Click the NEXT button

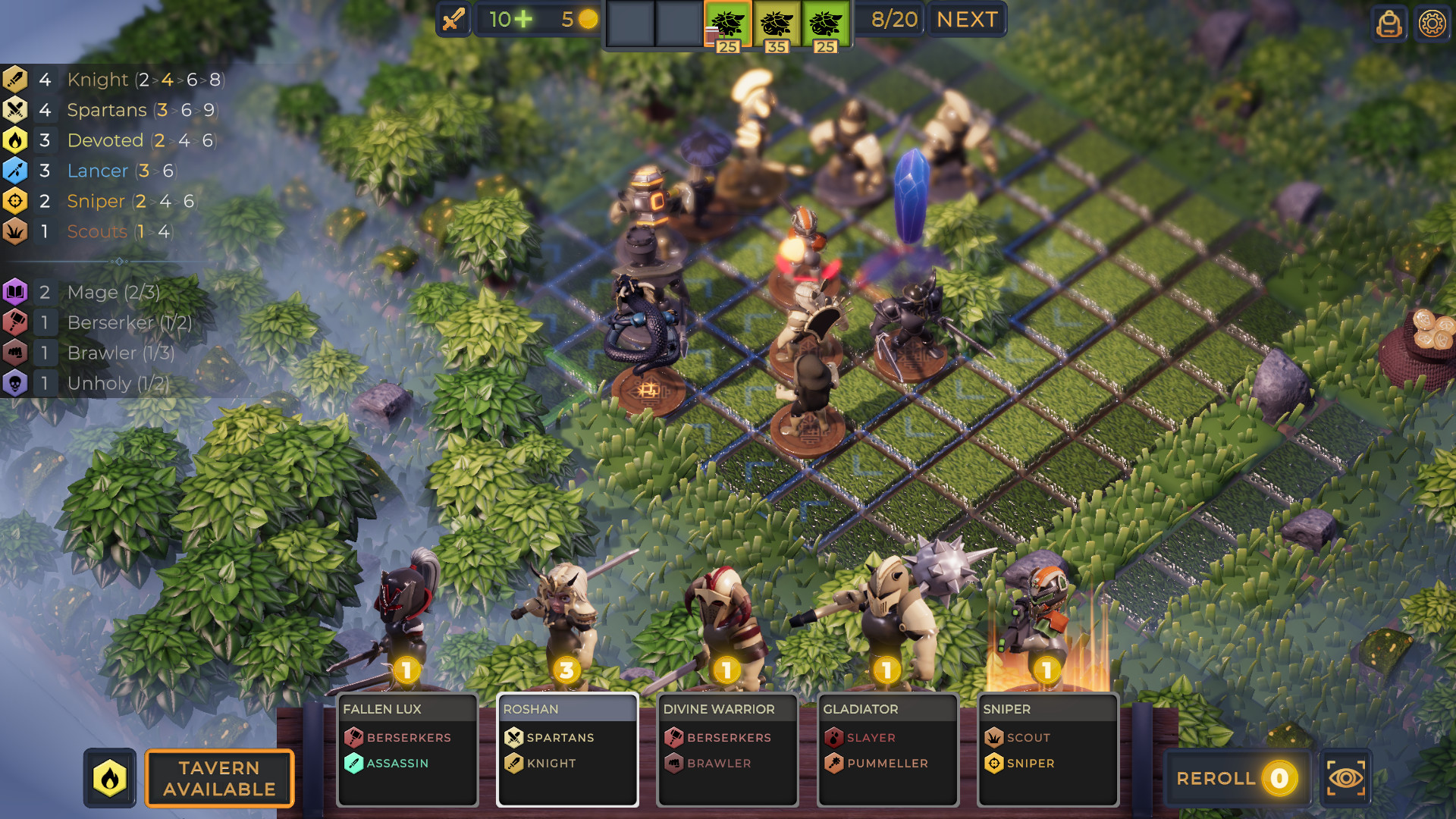[966, 19]
